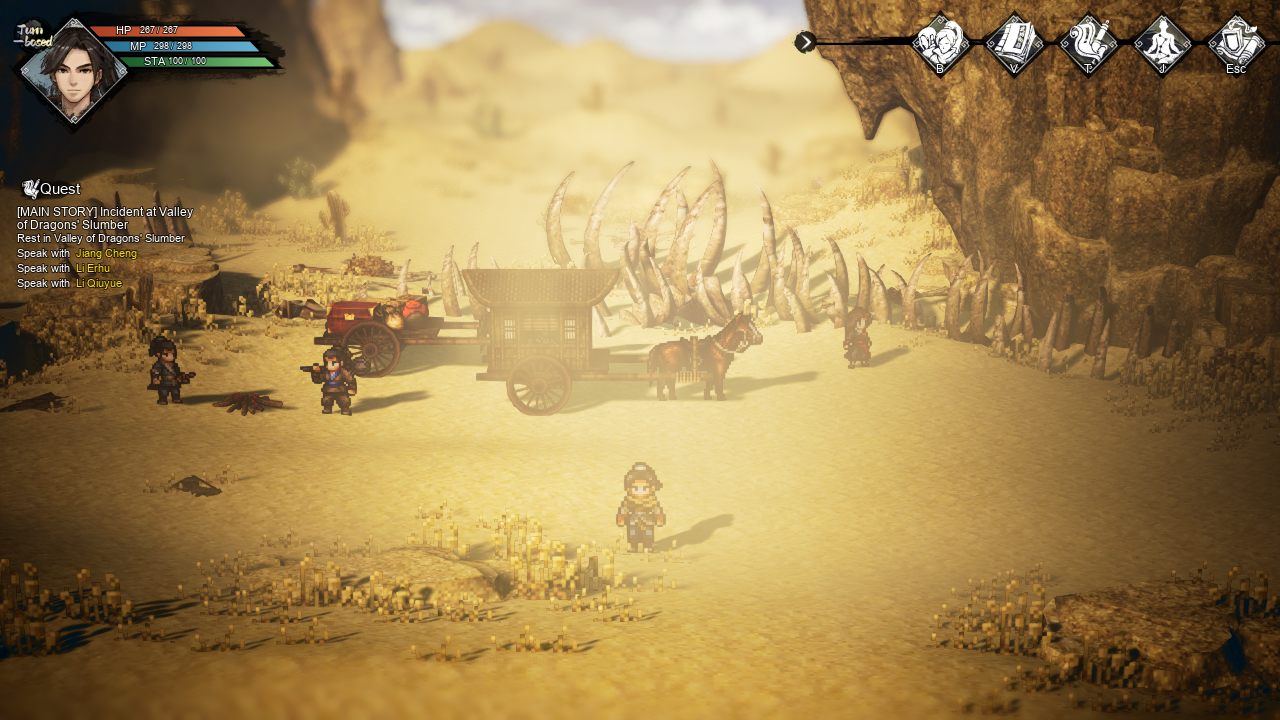Screen dimensions: 1280x720
Task: Select the Speak with Li Erhu objective
Action: (x=64, y=269)
